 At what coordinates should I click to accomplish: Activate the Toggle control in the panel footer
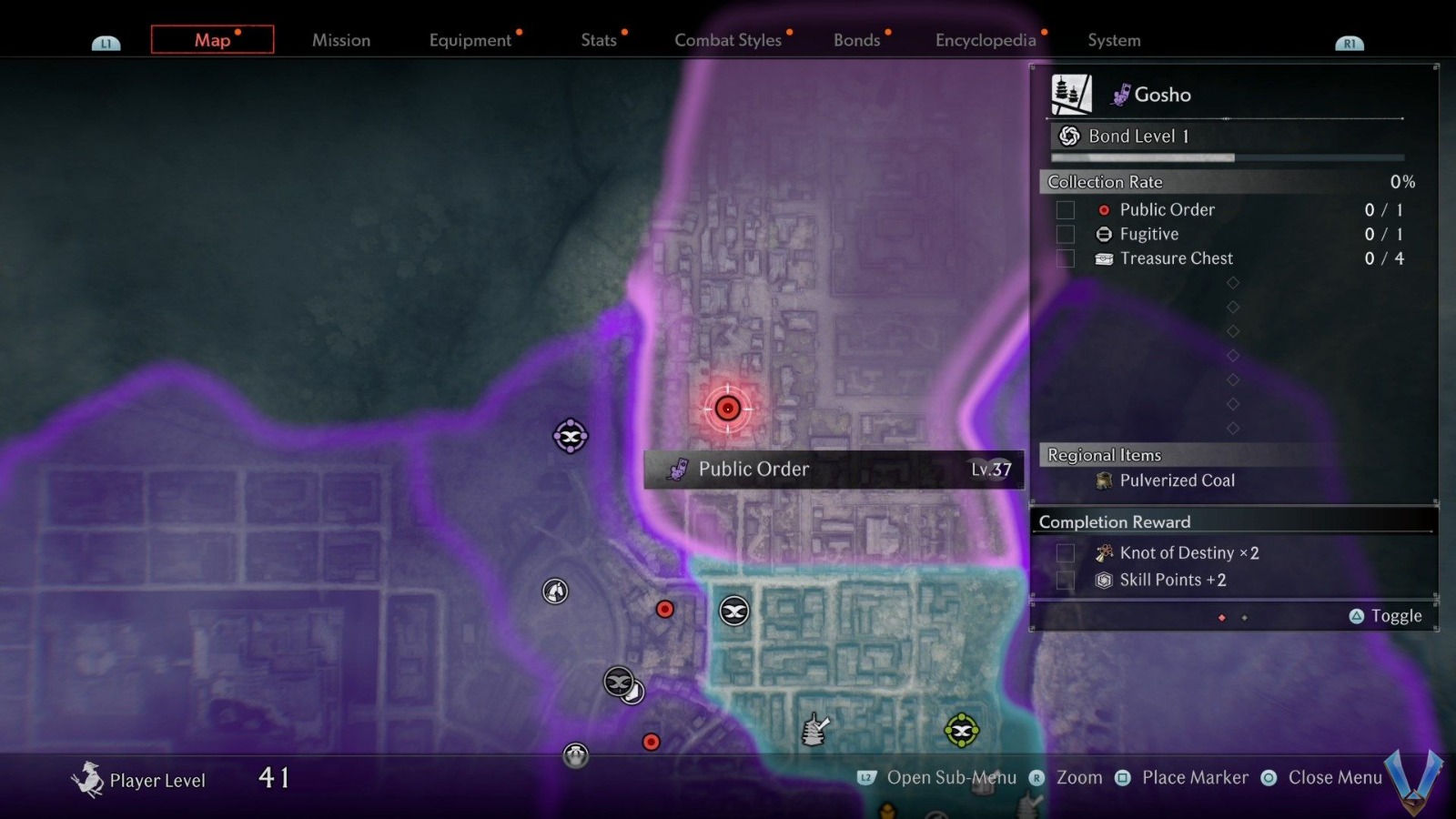click(1385, 616)
